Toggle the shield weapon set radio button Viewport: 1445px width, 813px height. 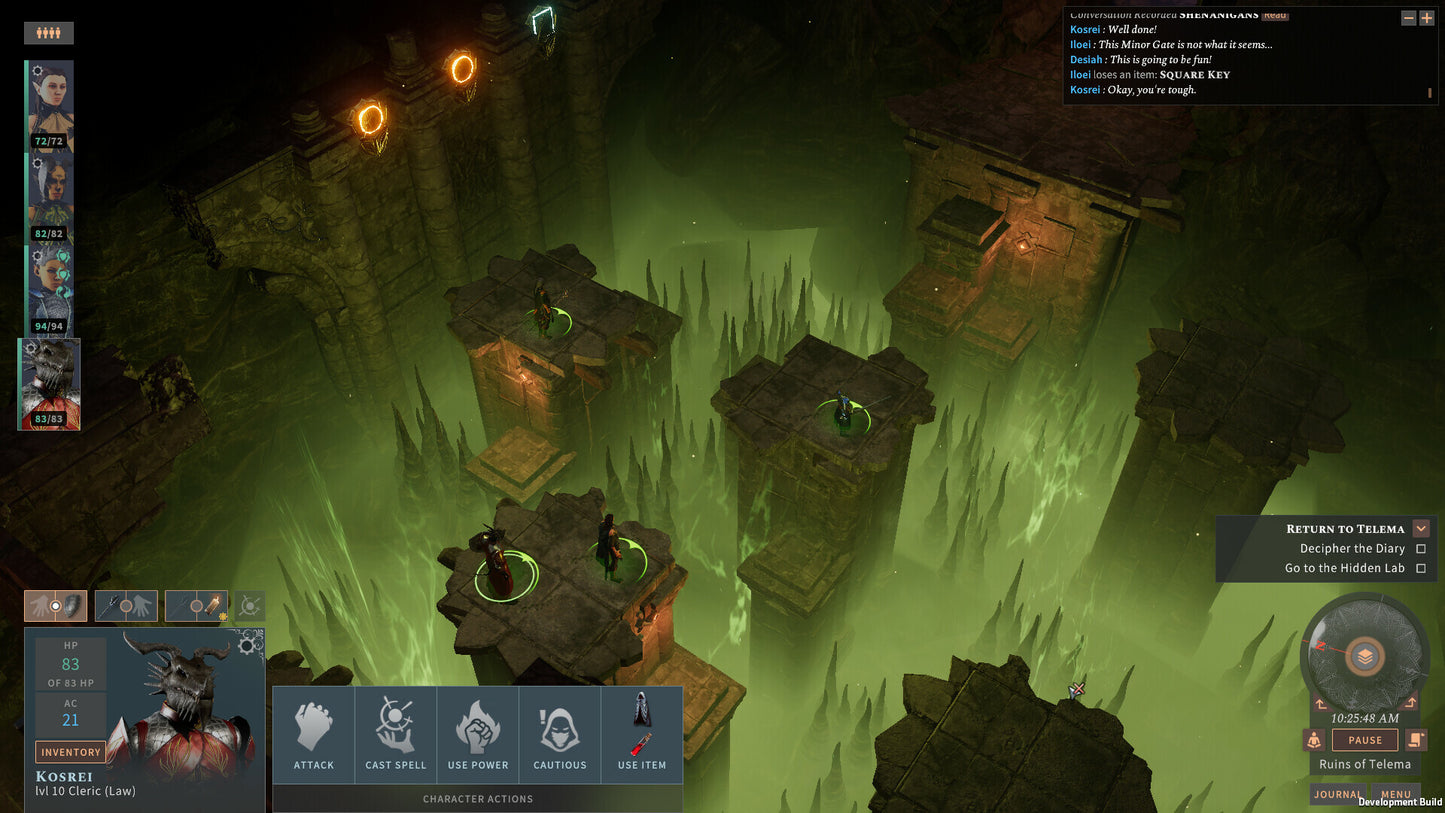click(x=55, y=605)
